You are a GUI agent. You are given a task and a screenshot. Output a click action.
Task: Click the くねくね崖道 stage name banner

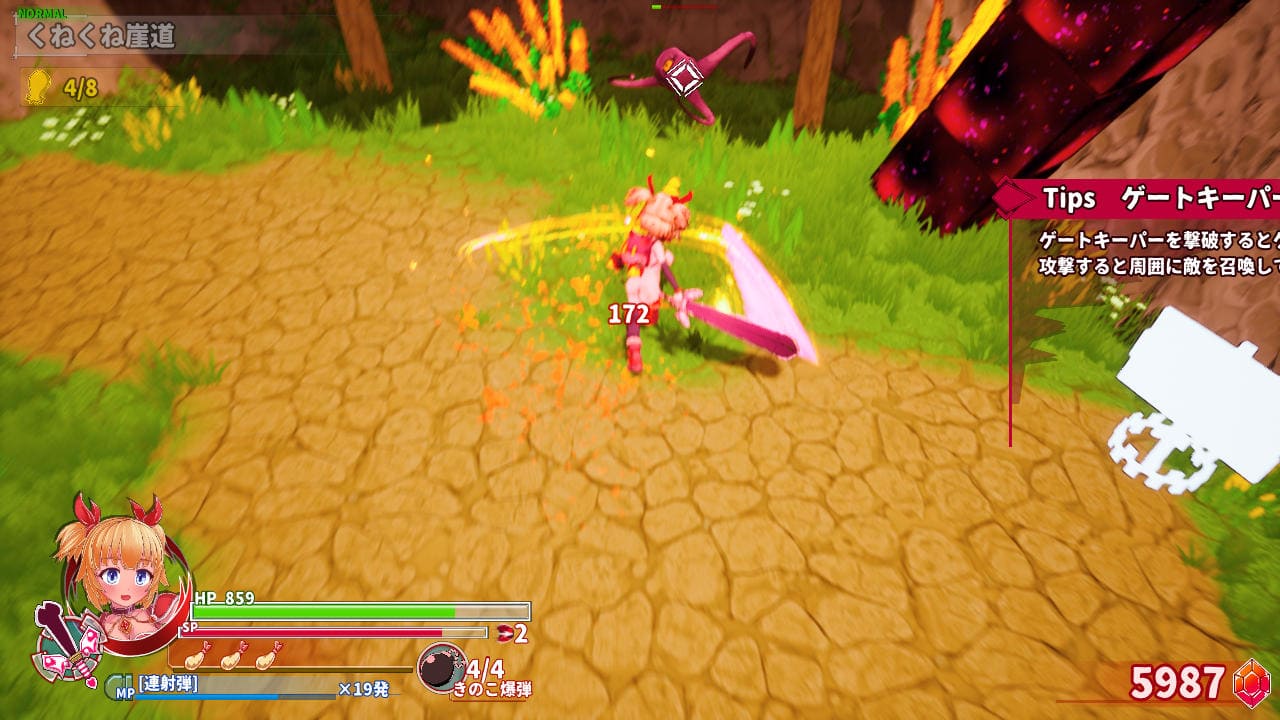point(101,38)
